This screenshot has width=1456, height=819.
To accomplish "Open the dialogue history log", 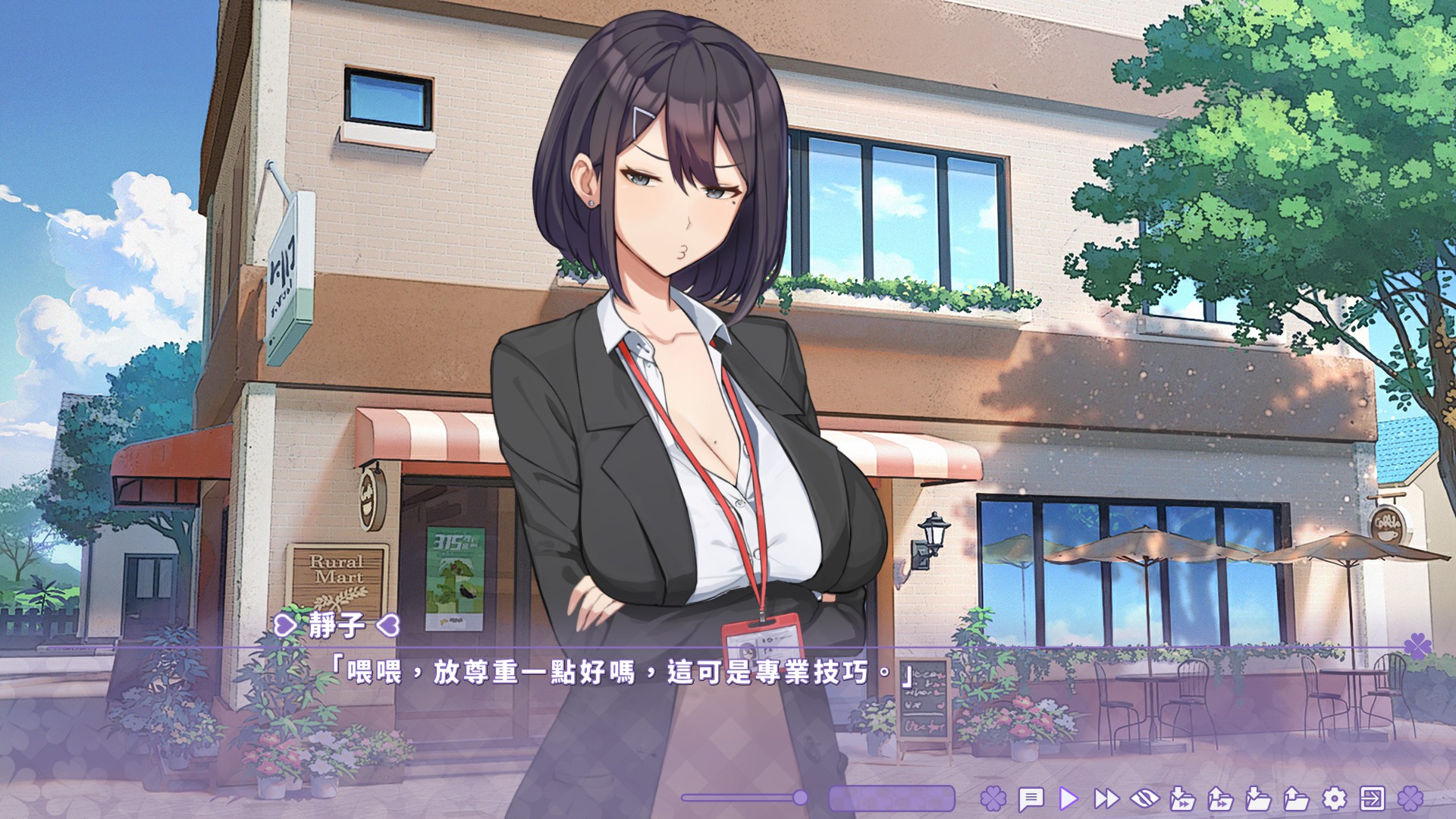I will click(1031, 799).
